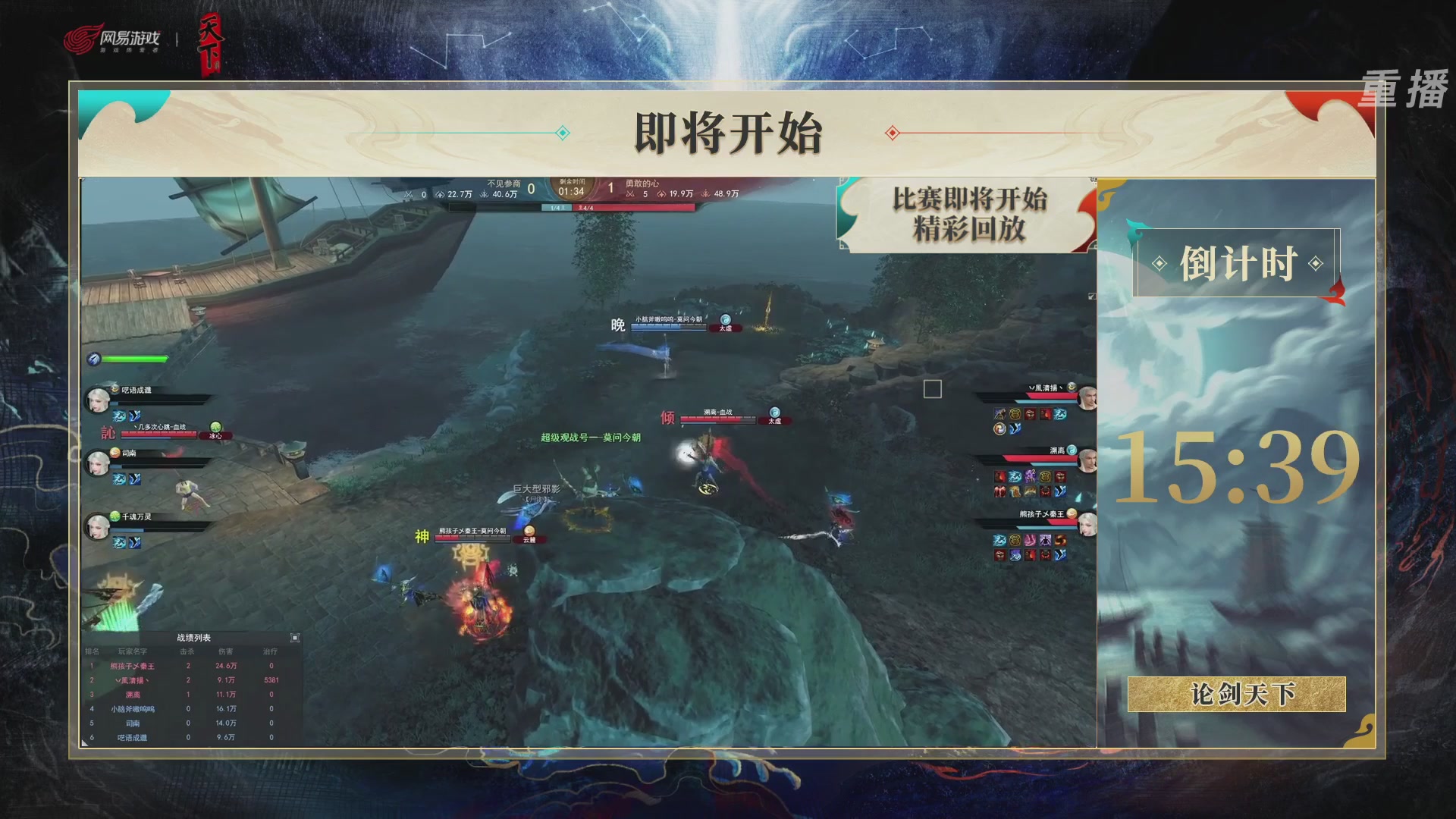
Task: Toggle the green buff marker beside 几多次心跳-血战
Action: click(x=215, y=428)
